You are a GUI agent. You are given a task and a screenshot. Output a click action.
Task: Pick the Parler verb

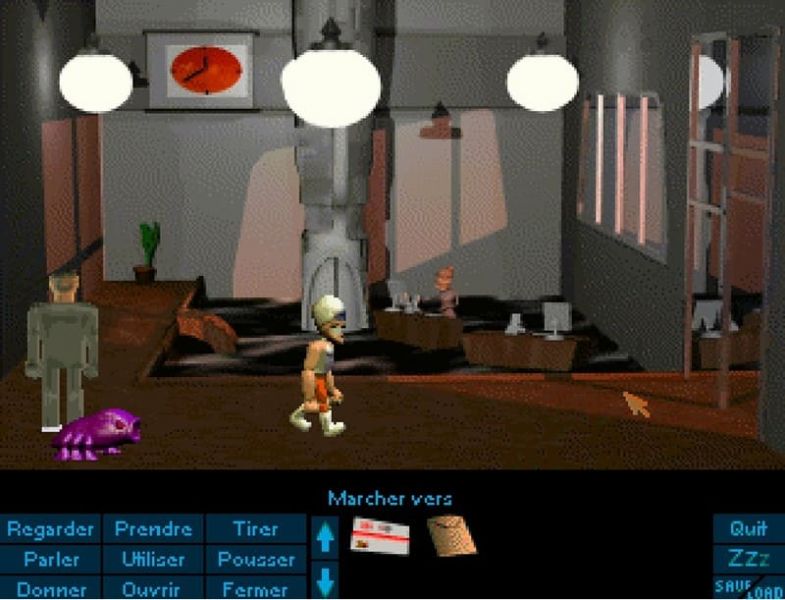[x=51, y=559]
